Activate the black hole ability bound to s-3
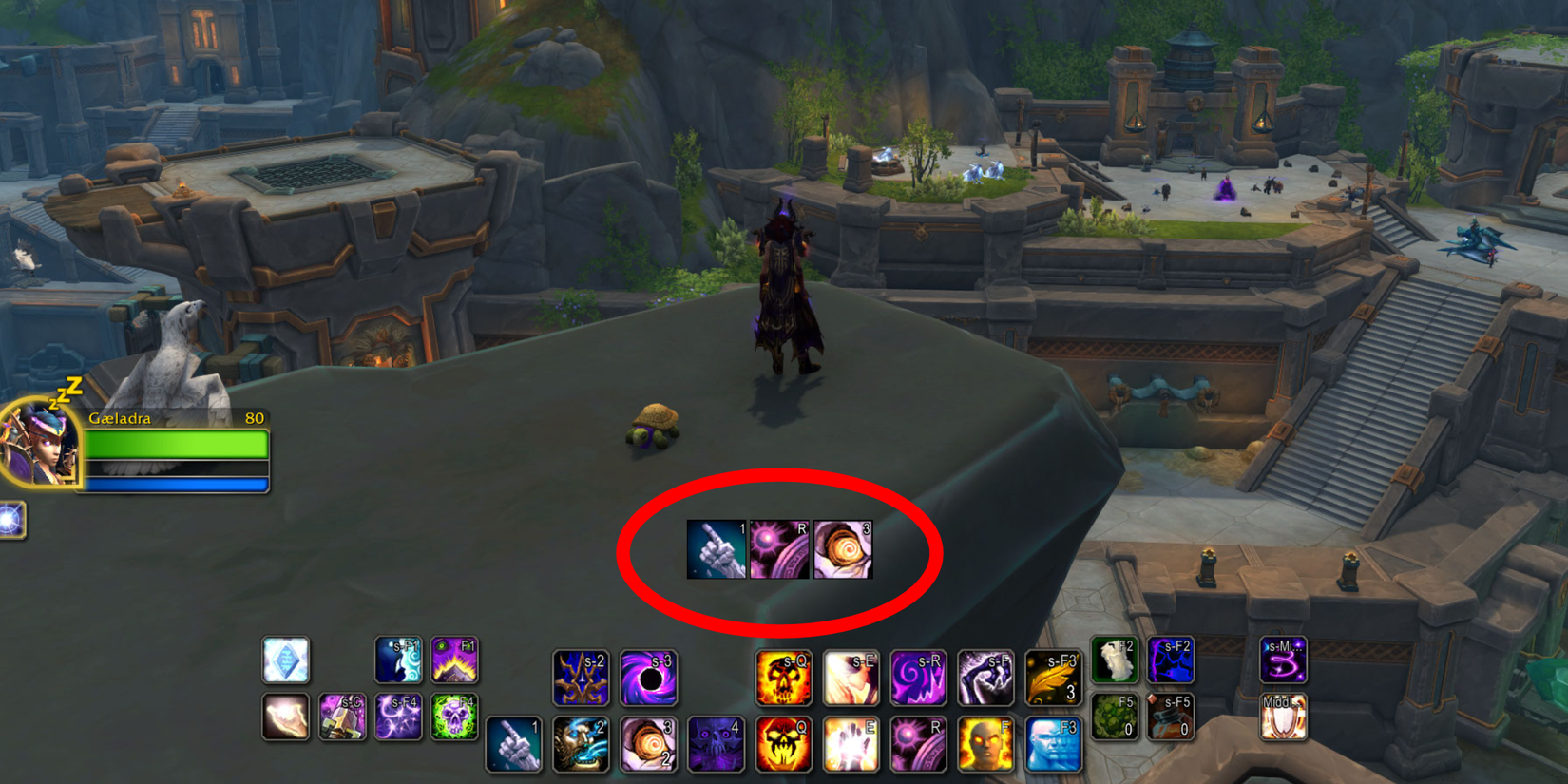1568x784 pixels. [650, 677]
